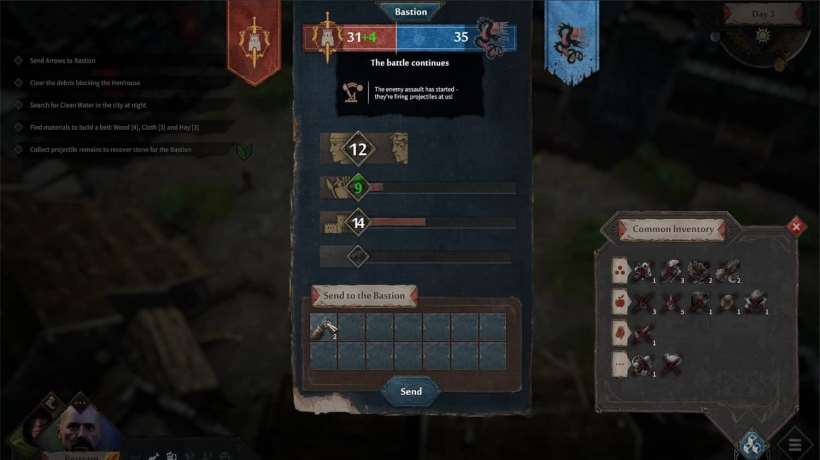
Task: Open the hamburger main menu button
Action: pos(795,445)
